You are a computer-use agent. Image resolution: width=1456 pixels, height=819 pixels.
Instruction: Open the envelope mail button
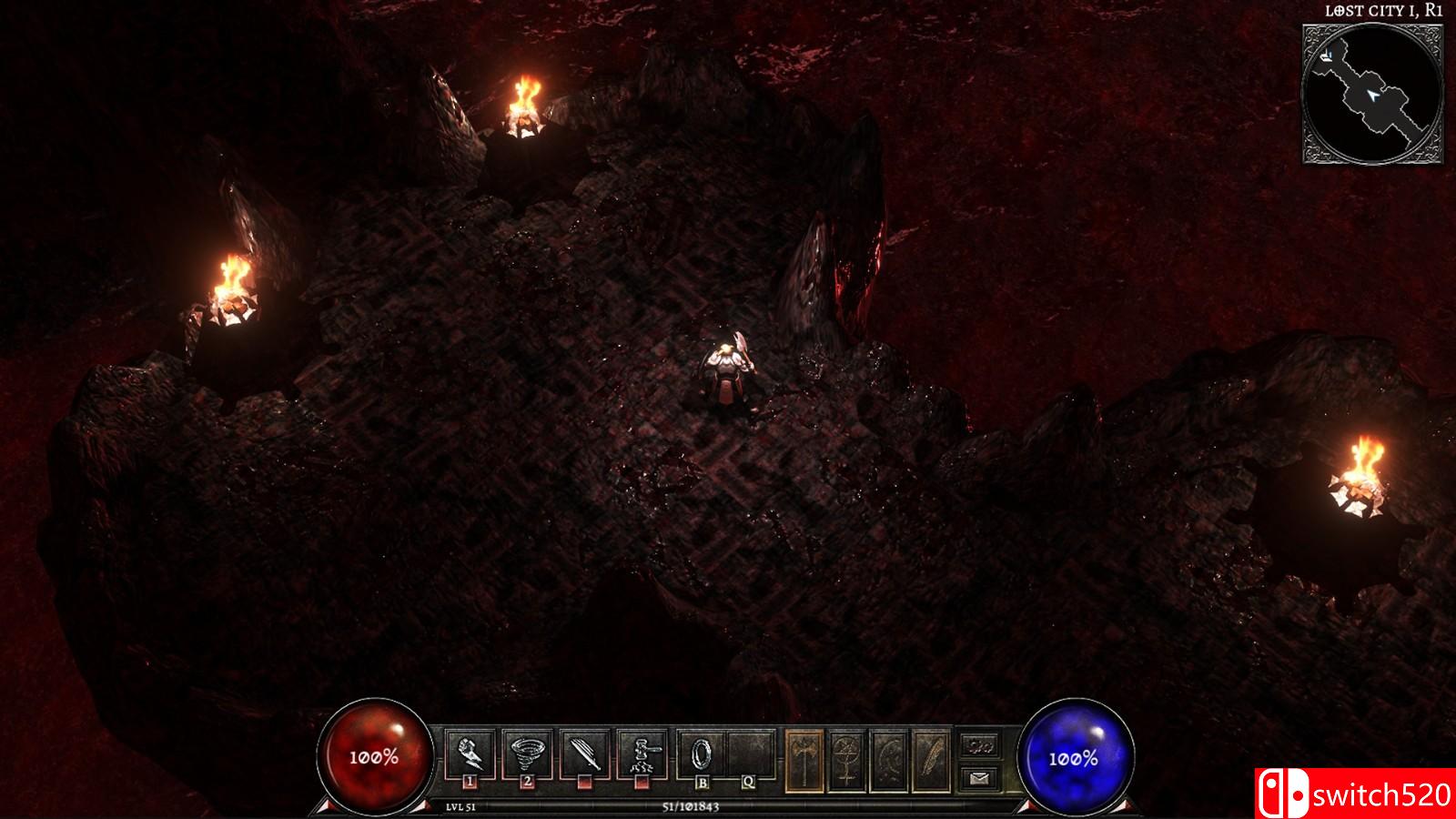pos(979,778)
